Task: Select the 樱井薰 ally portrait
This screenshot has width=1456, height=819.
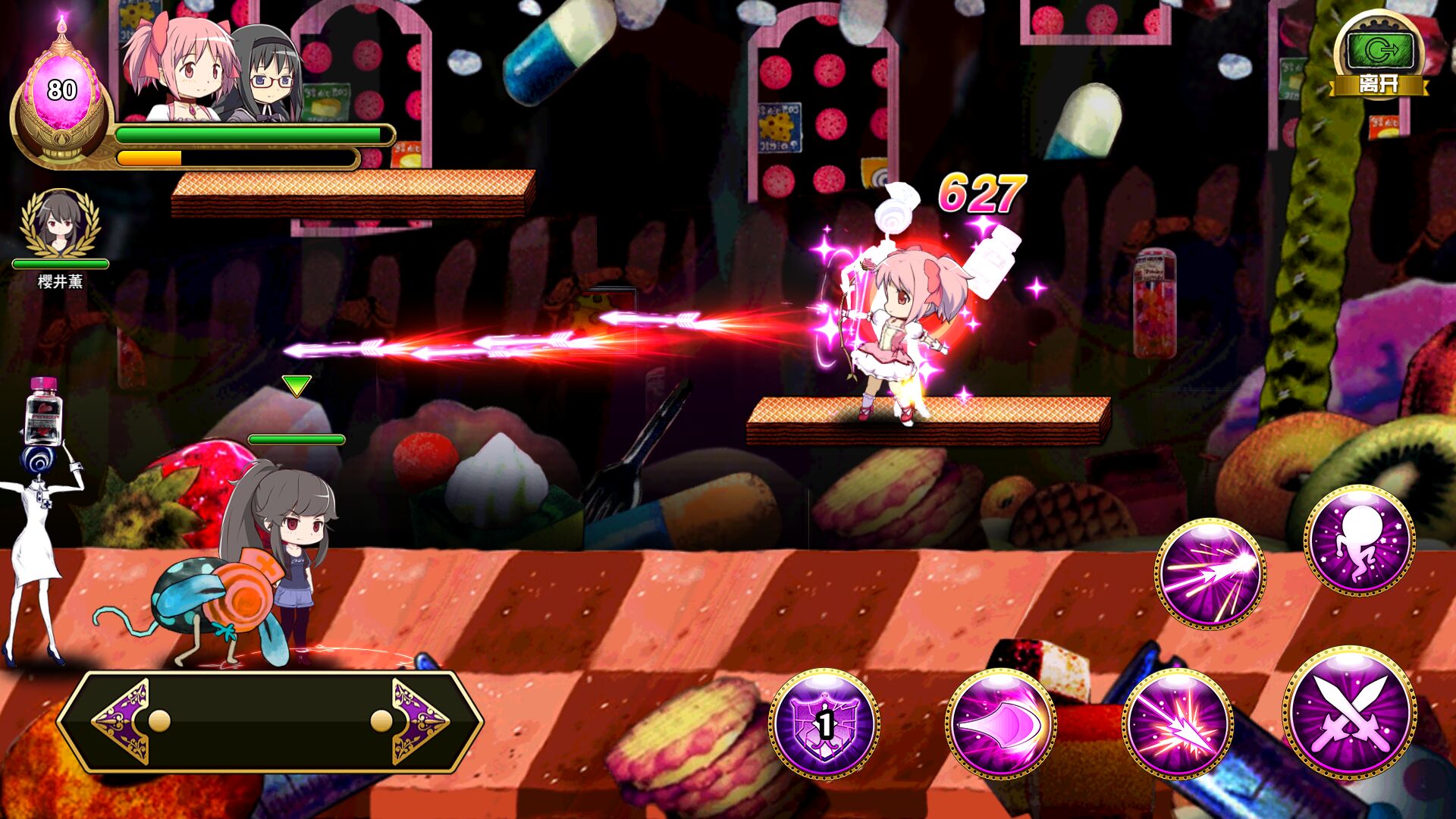Action: point(60,224)
